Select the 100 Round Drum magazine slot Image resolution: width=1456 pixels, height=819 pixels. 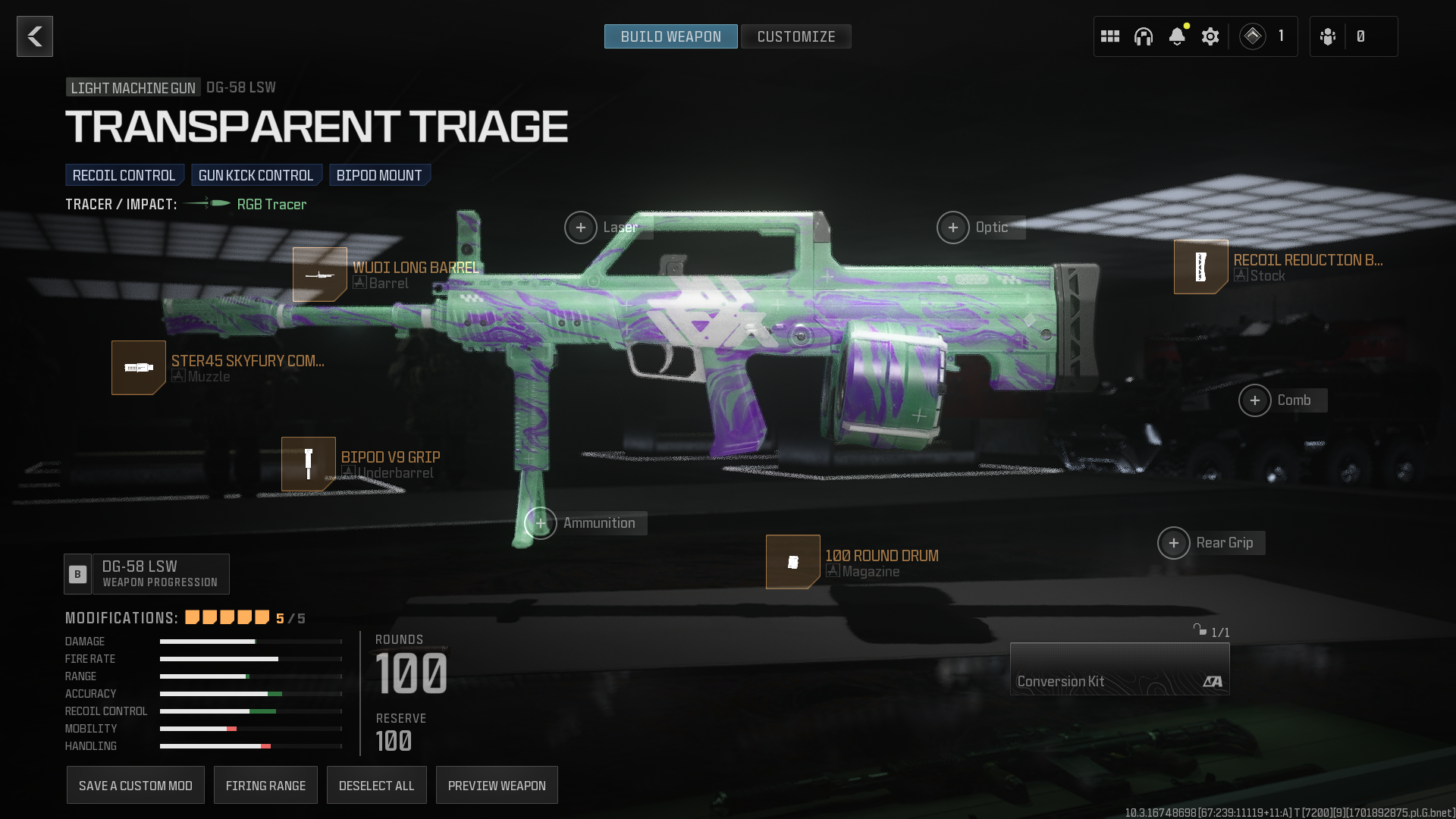(x=793, y=562)
